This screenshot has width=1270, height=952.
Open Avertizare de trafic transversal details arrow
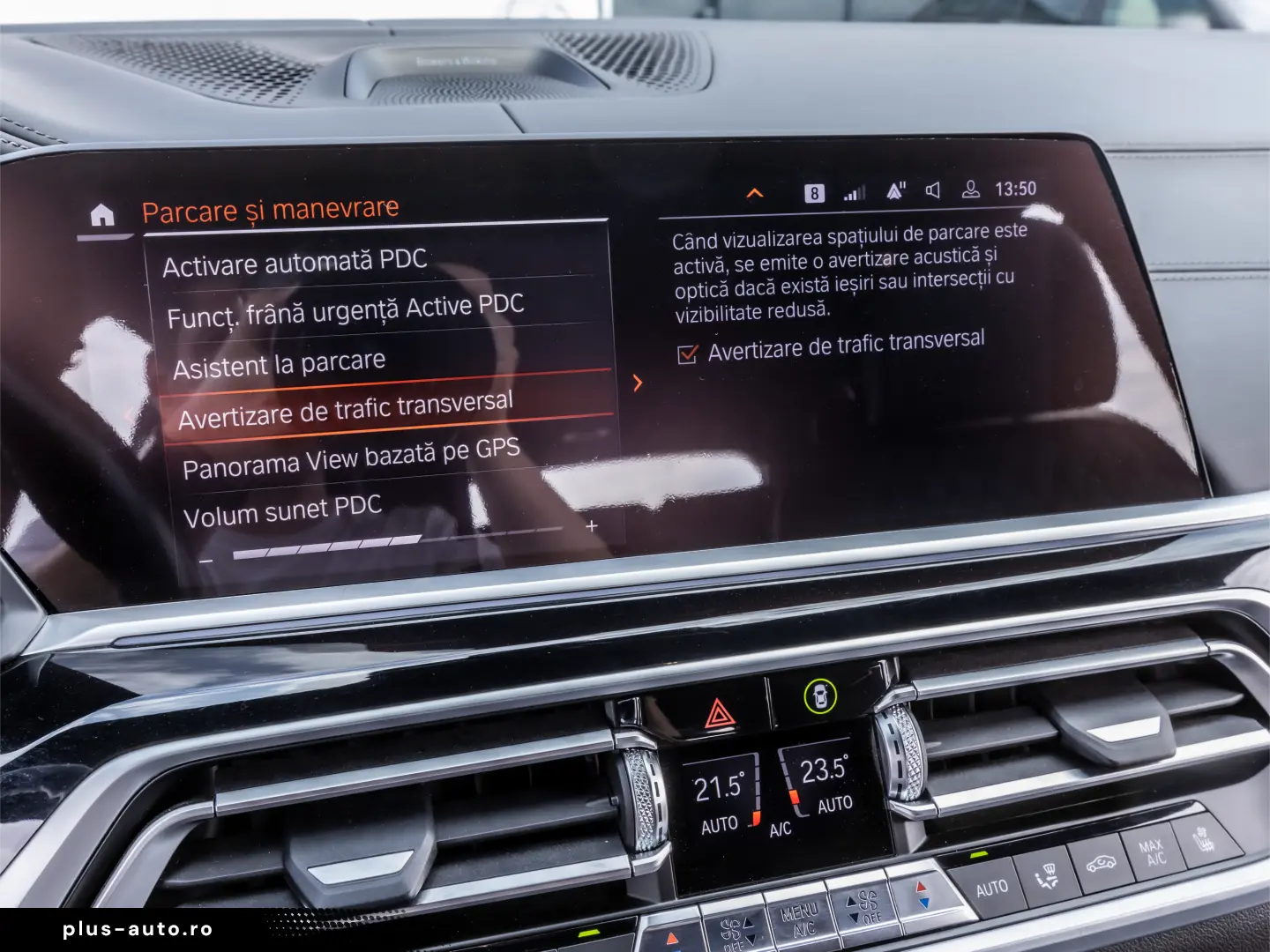(637, 384)
